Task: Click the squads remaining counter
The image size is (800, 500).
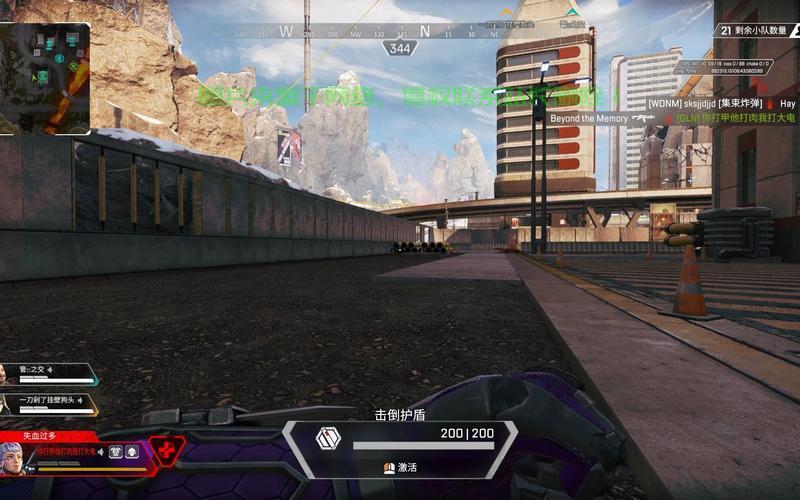Action: (757, 30)
